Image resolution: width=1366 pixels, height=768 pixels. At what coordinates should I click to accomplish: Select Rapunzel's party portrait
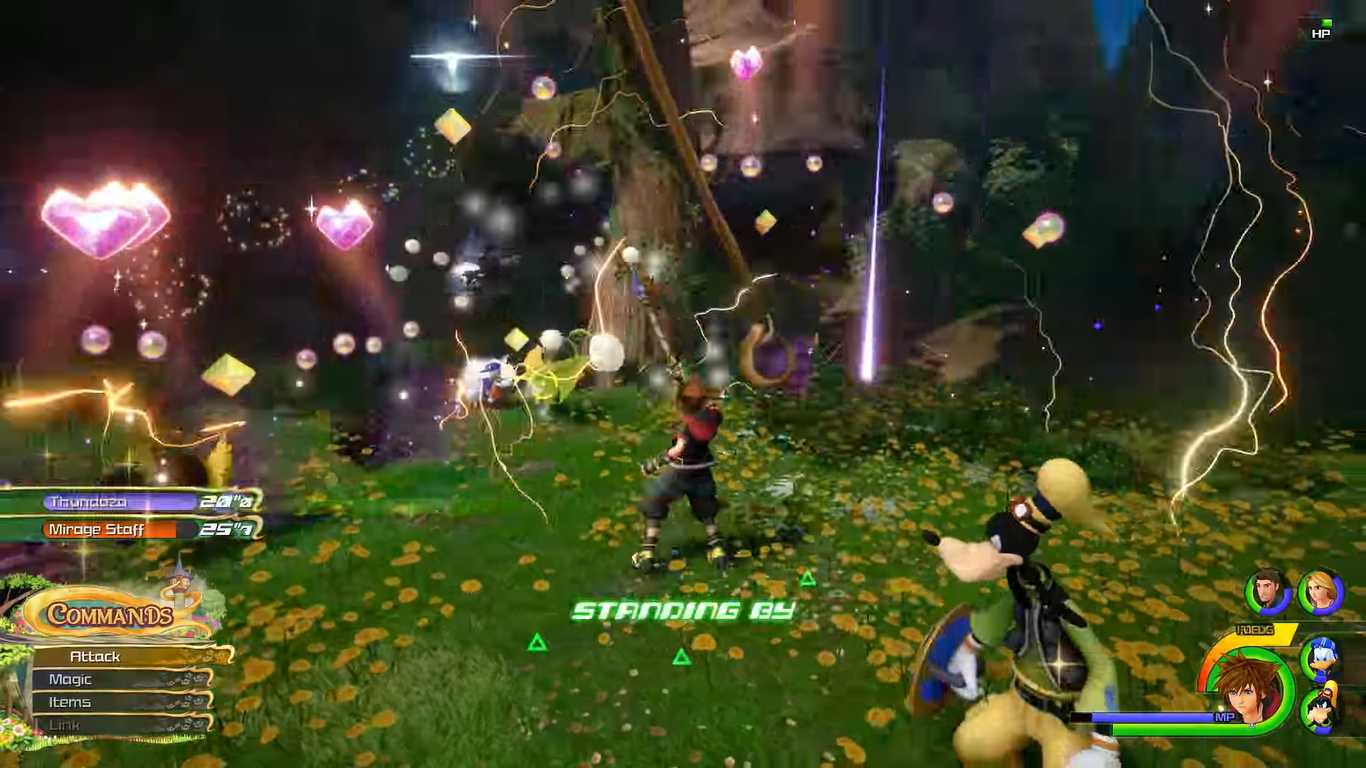coord(1320,592)
